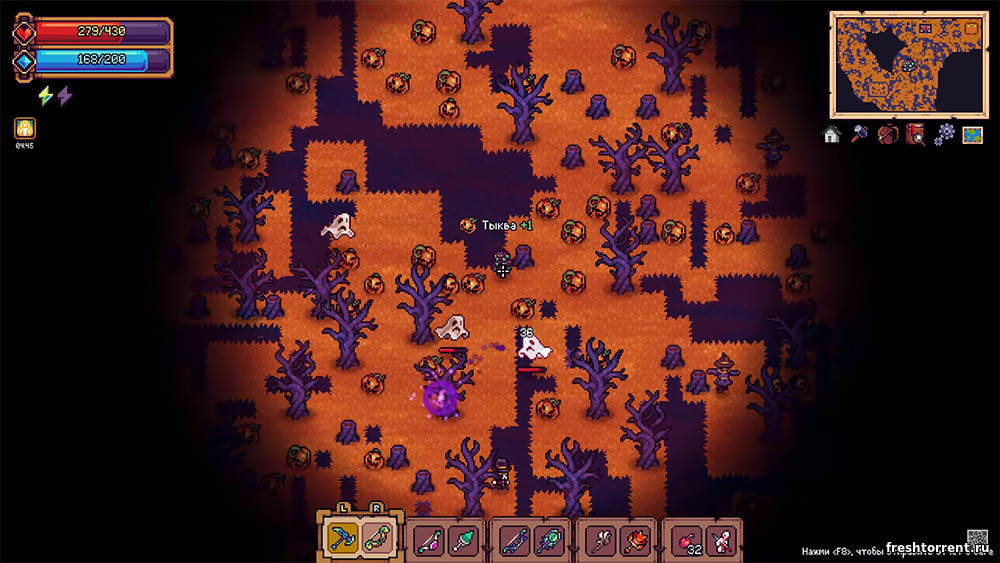
Task: Select the green bow slot beside the pickaxe
Action: (x=376, y=539)
